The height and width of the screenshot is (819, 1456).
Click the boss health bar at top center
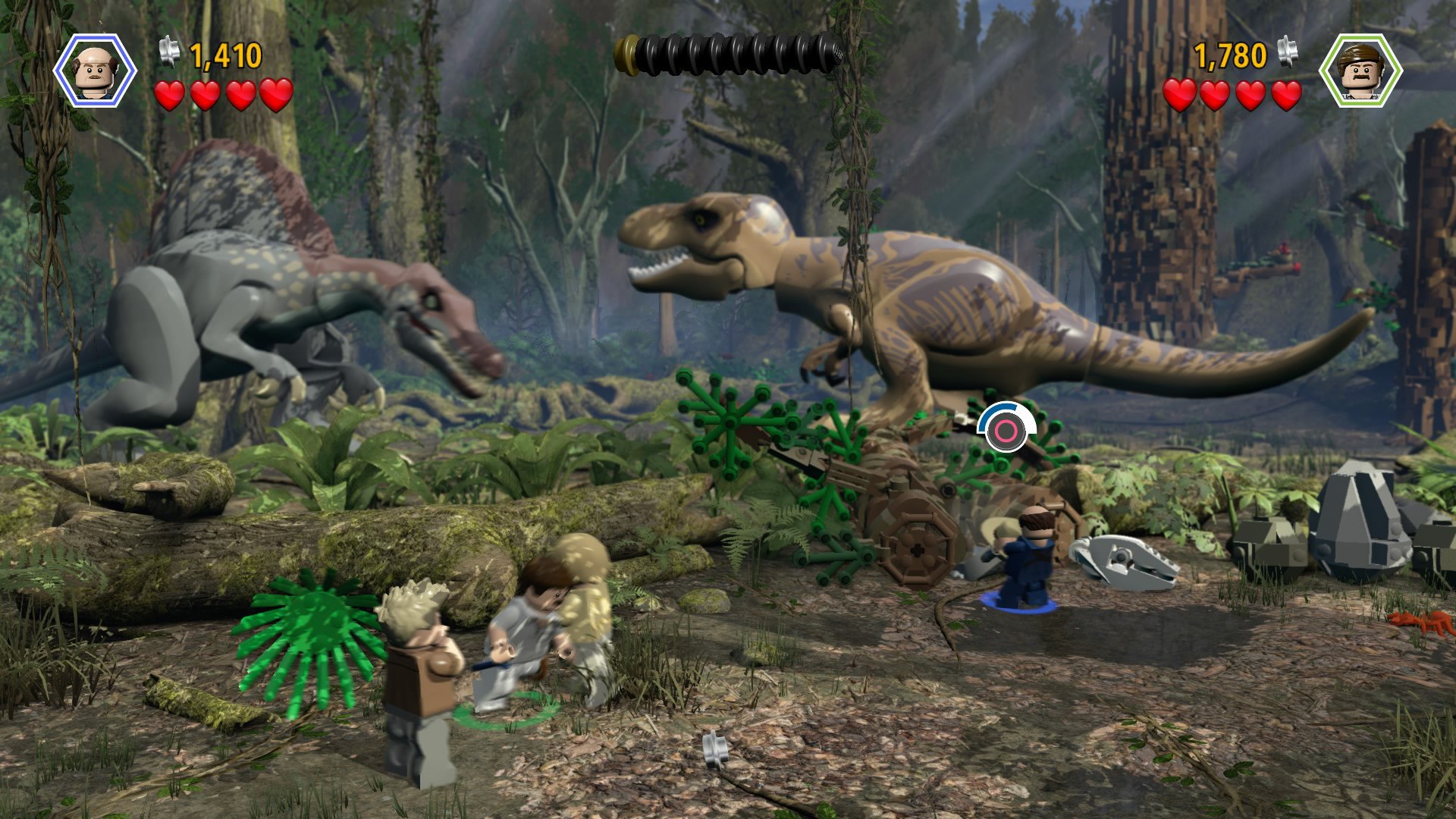pyautogui.click(x=728, y=53)
